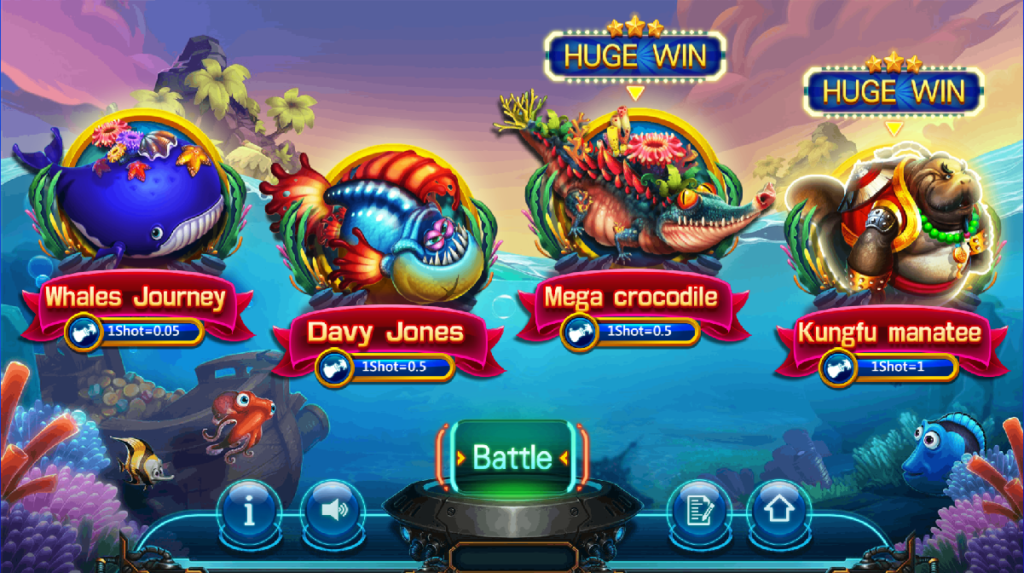Start the Battle mode
1024x573 pixels.
coord(512,457)
